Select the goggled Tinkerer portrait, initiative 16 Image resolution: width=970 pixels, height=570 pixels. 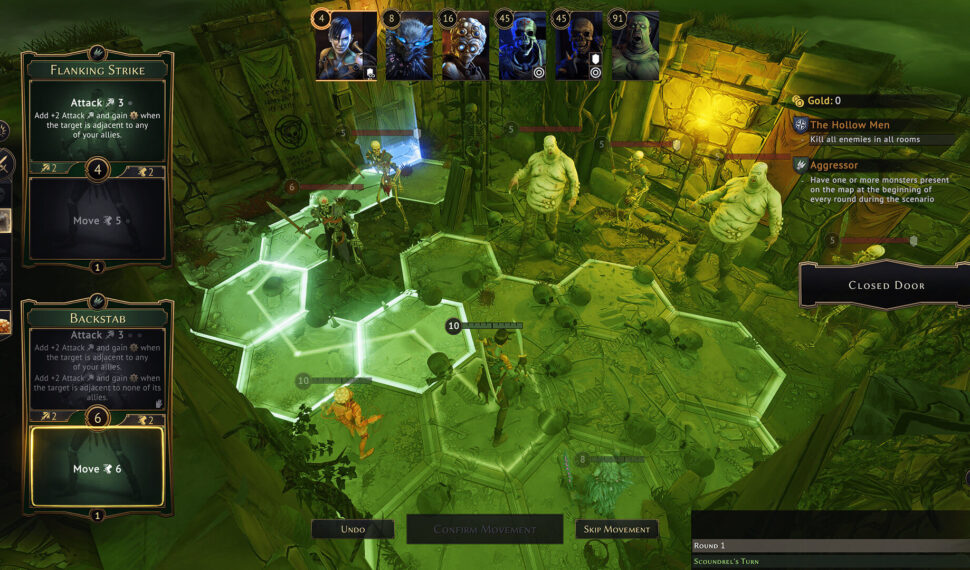(466, 46)
